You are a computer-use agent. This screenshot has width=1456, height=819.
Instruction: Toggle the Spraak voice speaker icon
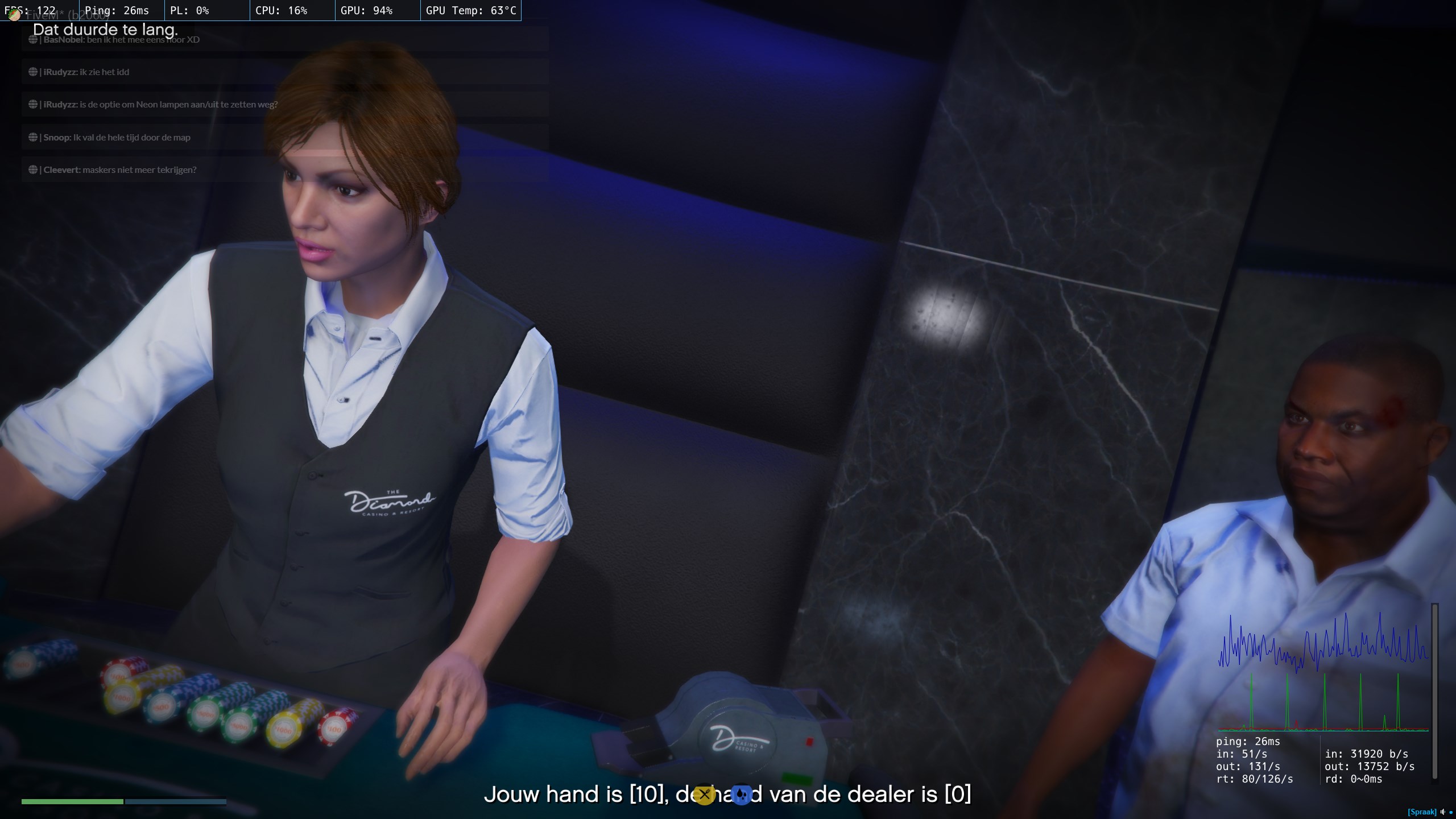(1442, 812)
